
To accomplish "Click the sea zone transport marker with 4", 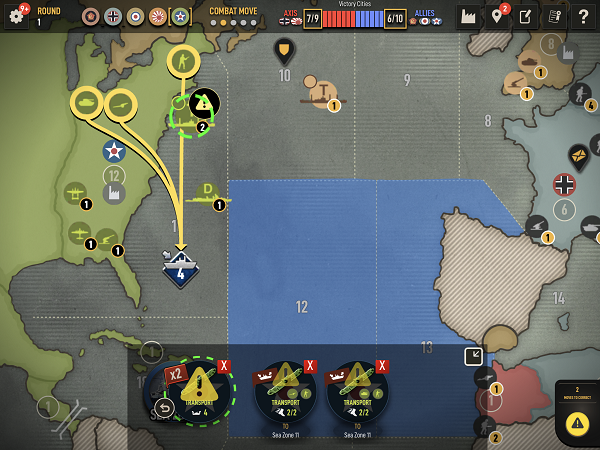I will [180, 270].
